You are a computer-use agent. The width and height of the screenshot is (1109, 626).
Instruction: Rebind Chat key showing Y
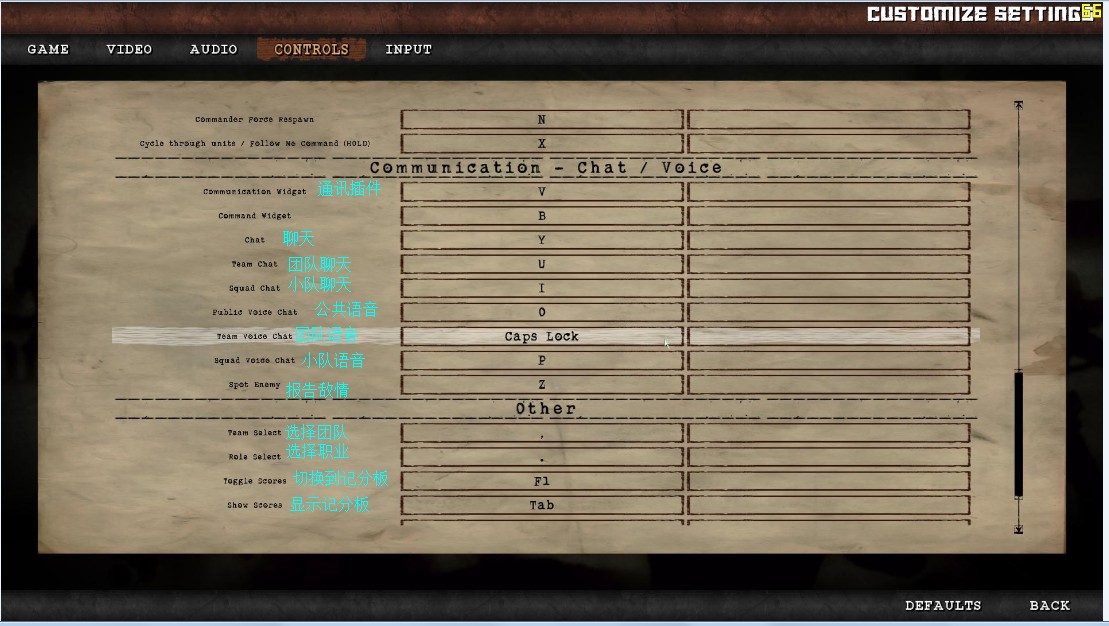542,240
